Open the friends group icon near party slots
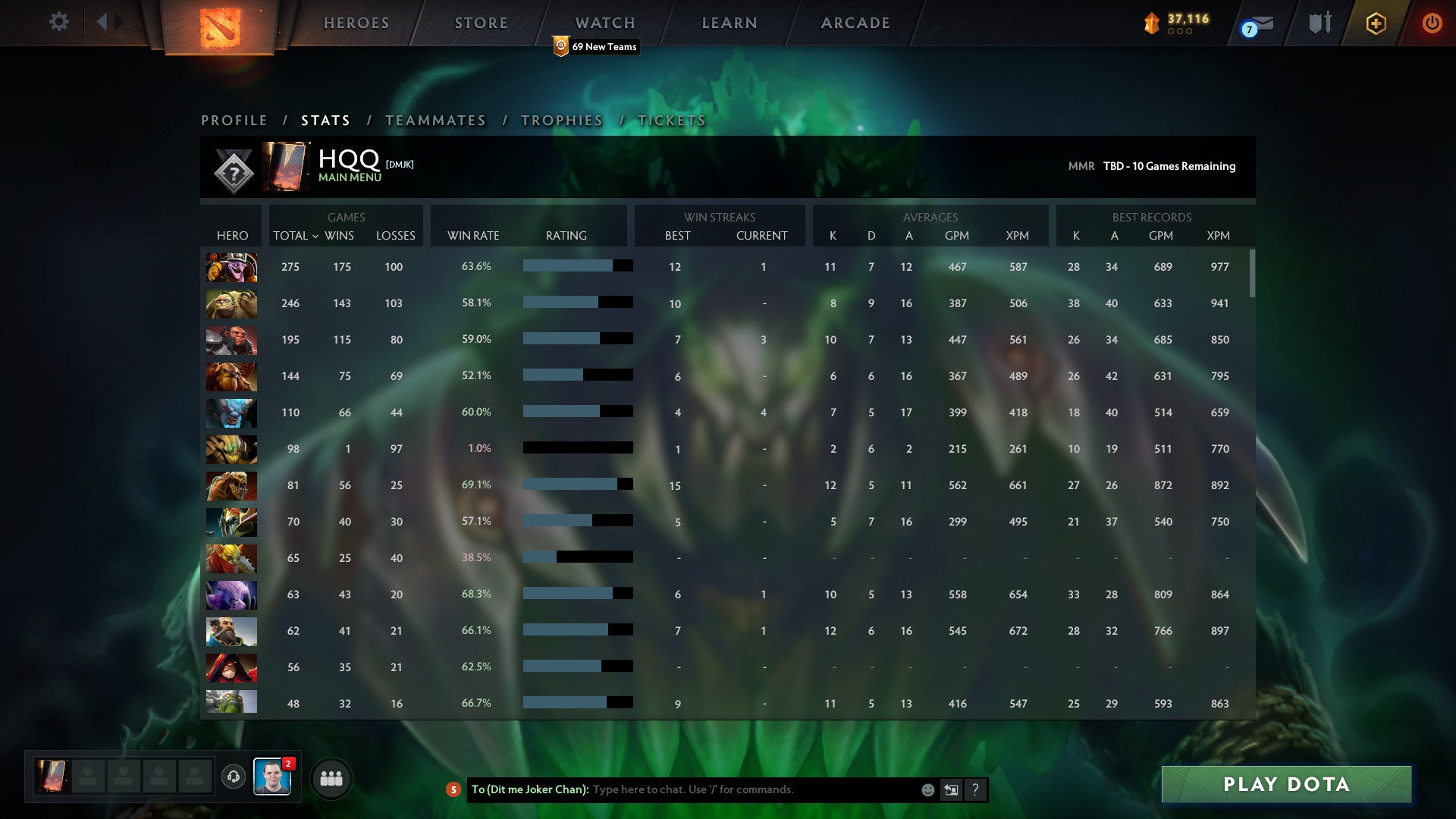1456x819 pixels. [x=330, y=777]
